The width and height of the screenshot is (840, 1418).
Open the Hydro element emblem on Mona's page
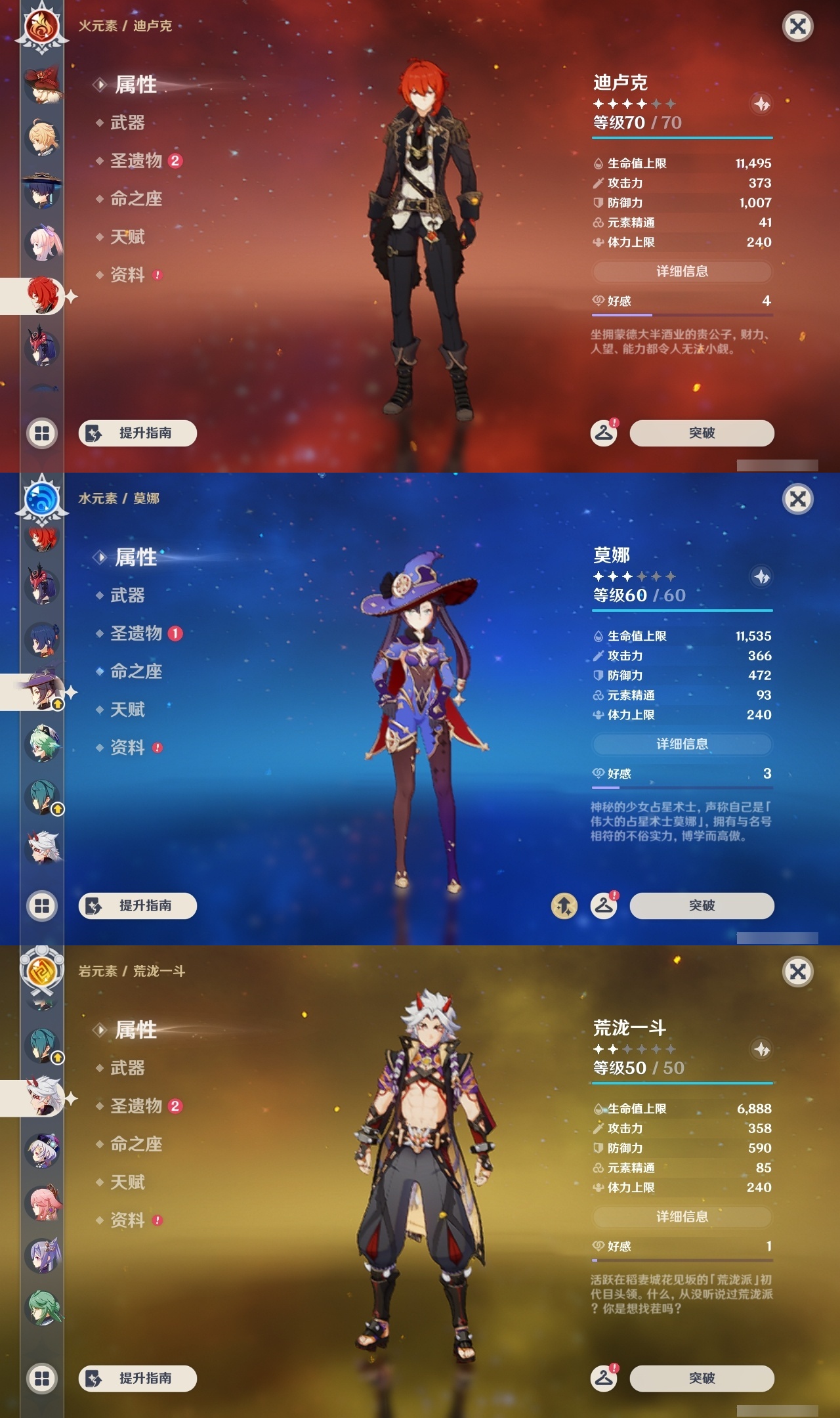coord(41,499)
